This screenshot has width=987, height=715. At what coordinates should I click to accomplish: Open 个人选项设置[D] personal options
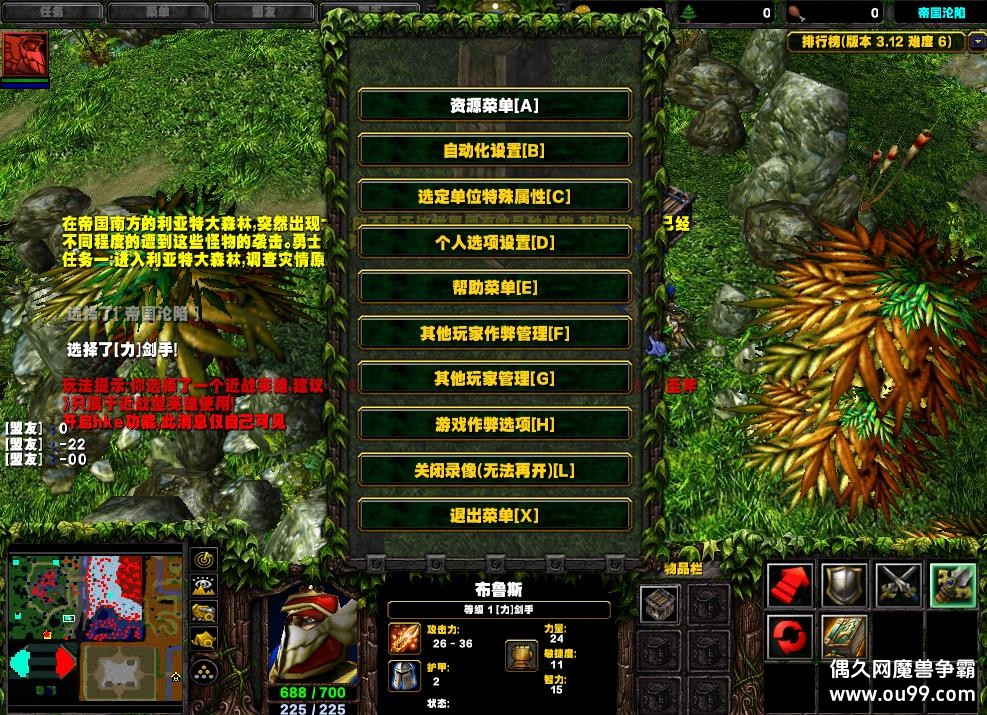[494, 242]
